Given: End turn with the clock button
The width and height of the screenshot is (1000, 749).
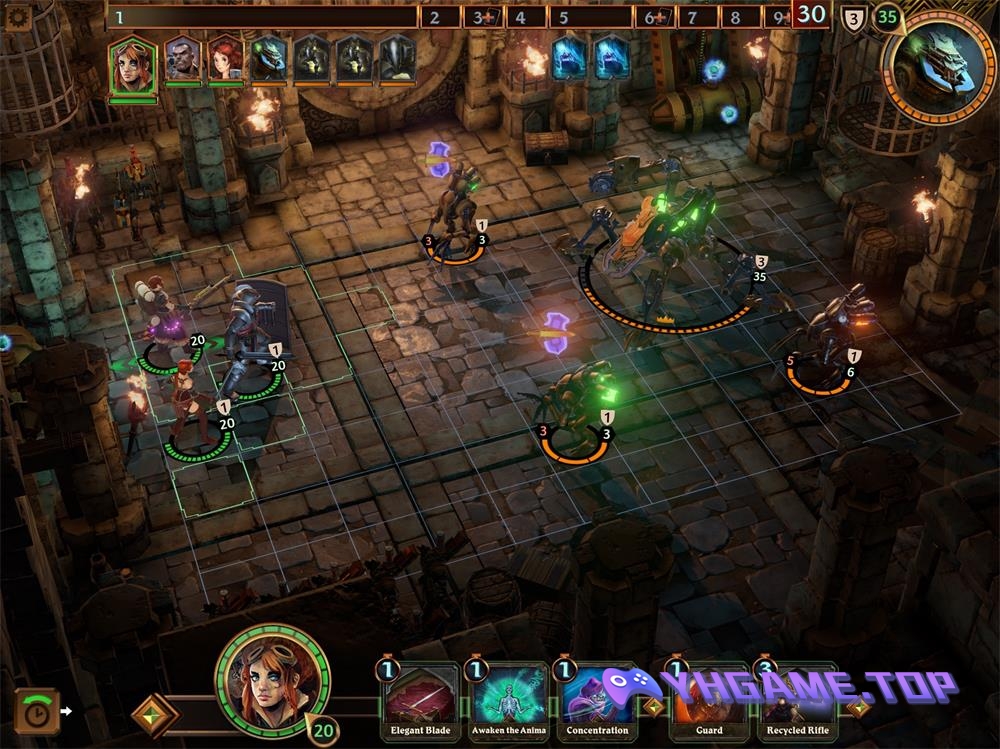Looking at the screenshot, I should click(x=36, y=711).
